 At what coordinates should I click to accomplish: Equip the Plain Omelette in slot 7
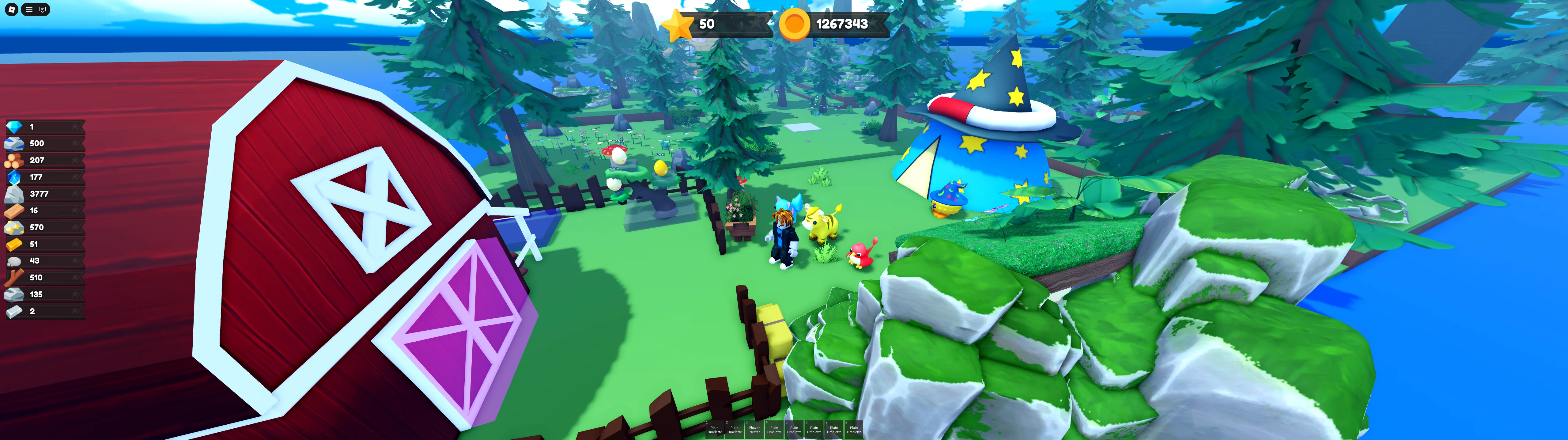coord(834,429)
